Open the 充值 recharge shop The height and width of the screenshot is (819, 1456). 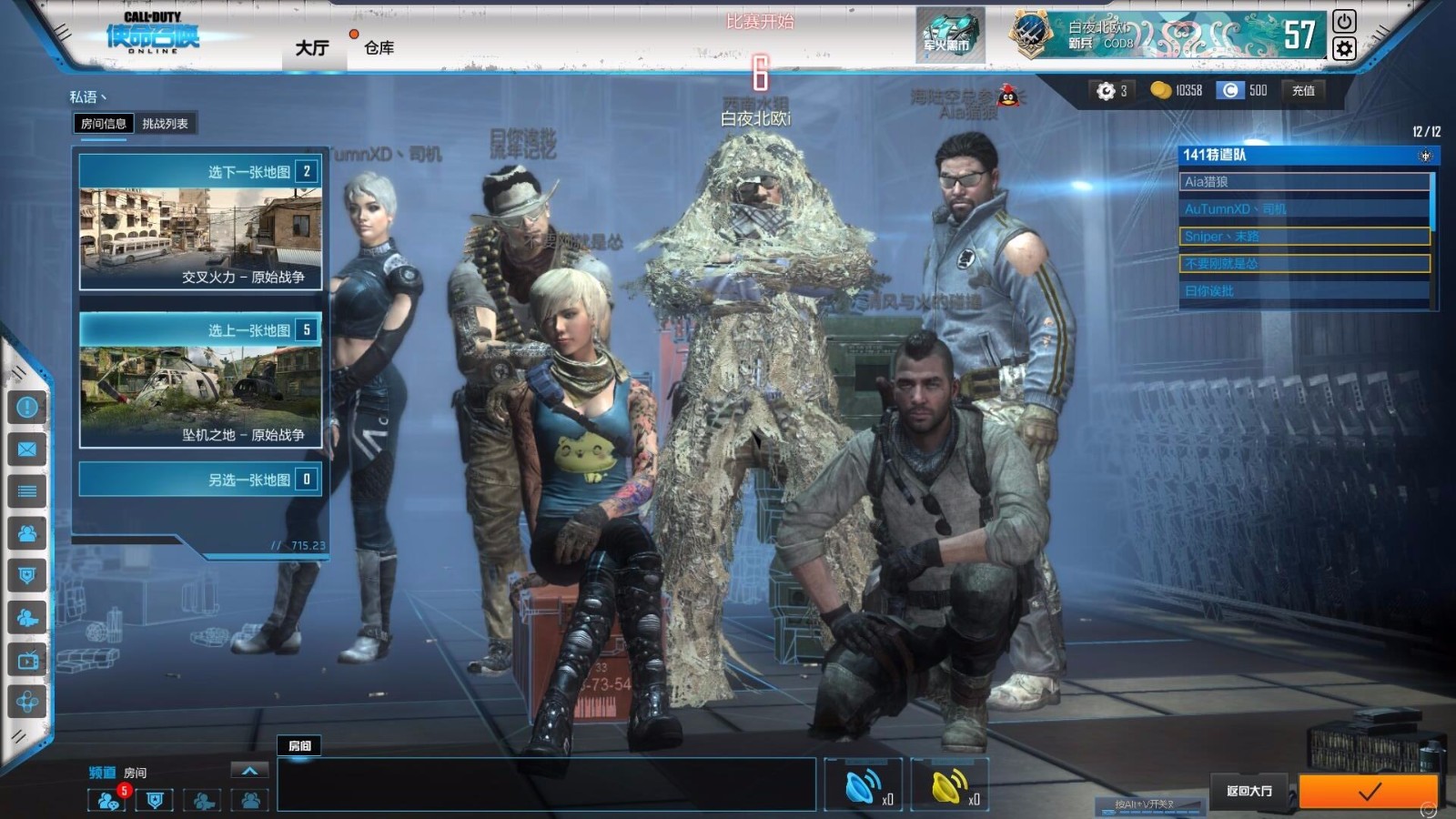(x=1303, y=90)
